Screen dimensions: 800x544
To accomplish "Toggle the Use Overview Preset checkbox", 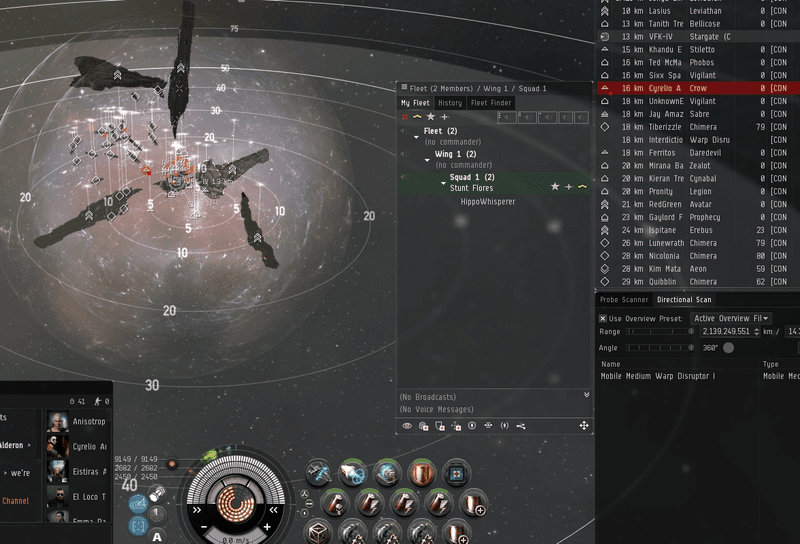I will 602,318.
